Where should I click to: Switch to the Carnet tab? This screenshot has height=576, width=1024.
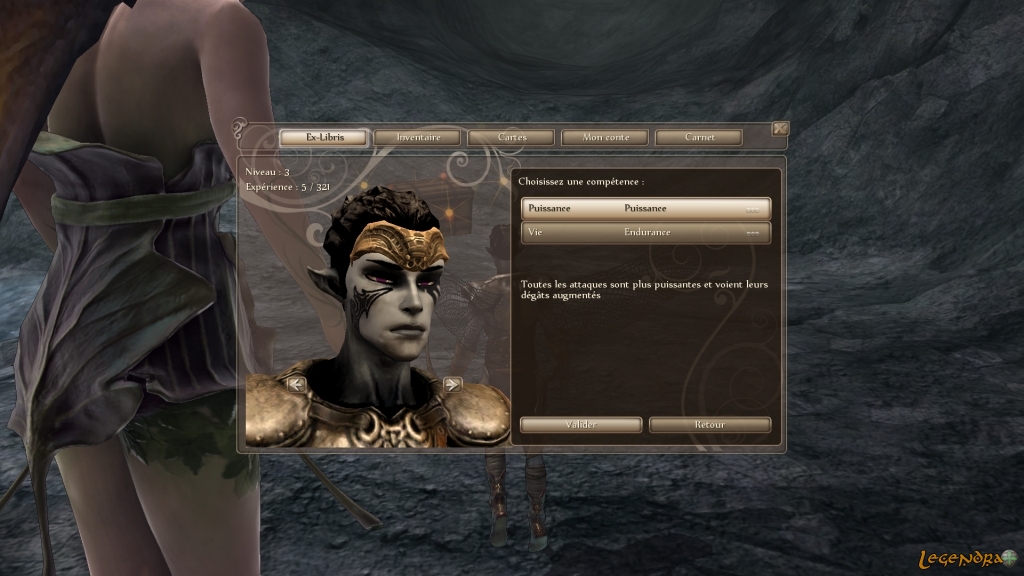tap(698, 137)
